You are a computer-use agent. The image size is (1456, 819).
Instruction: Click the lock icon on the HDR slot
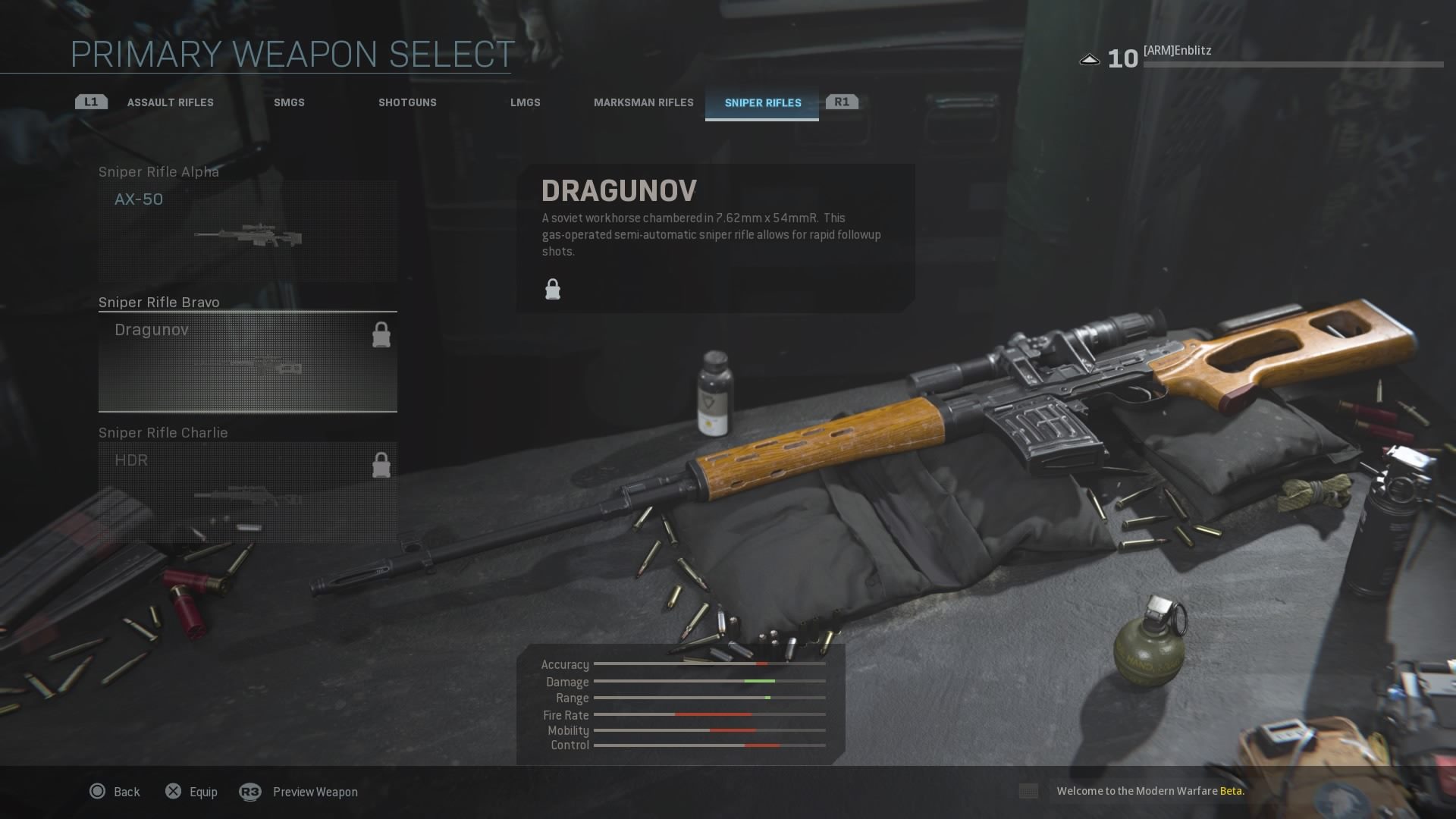pyautogui.click(x=381, y=463)
